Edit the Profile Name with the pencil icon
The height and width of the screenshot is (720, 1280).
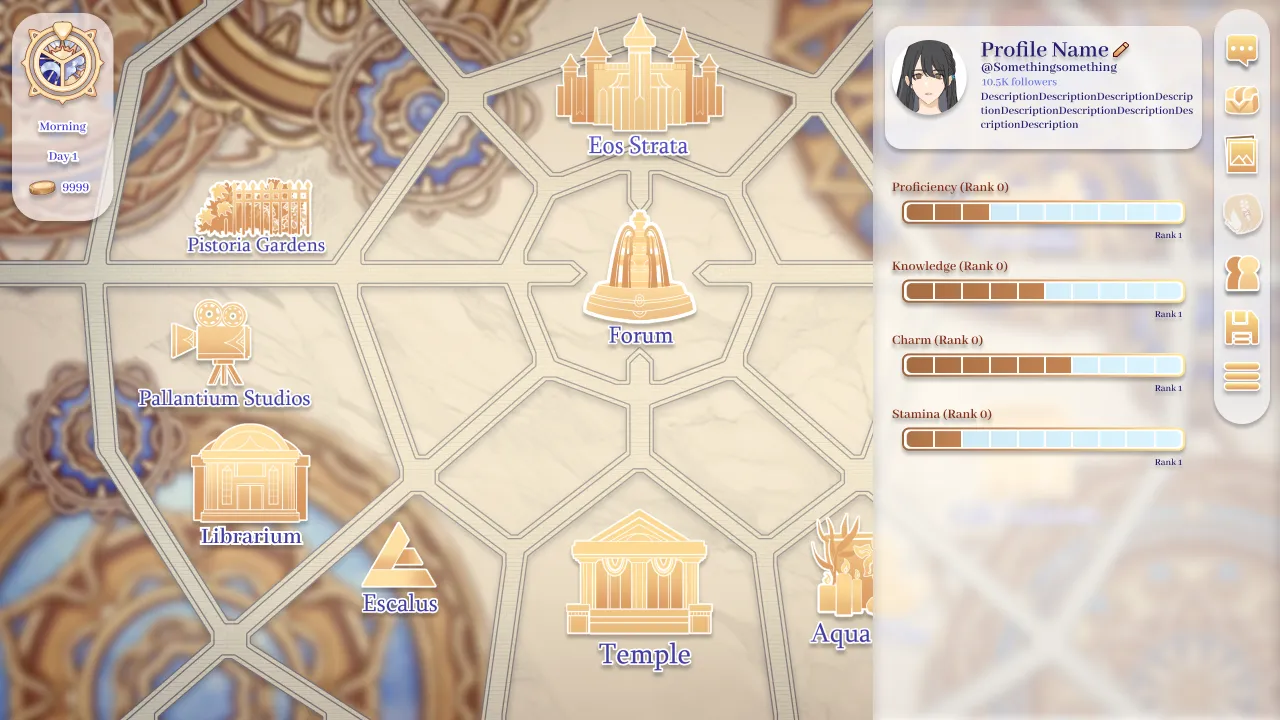1121,48
